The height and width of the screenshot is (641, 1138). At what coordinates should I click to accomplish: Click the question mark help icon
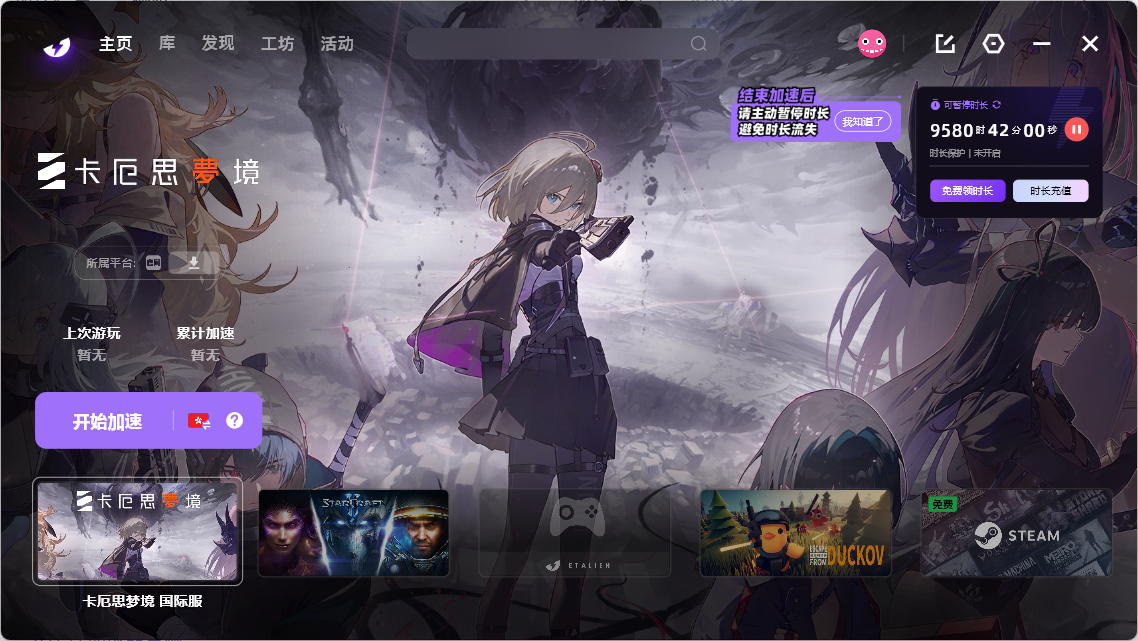[x=234, y=421]
